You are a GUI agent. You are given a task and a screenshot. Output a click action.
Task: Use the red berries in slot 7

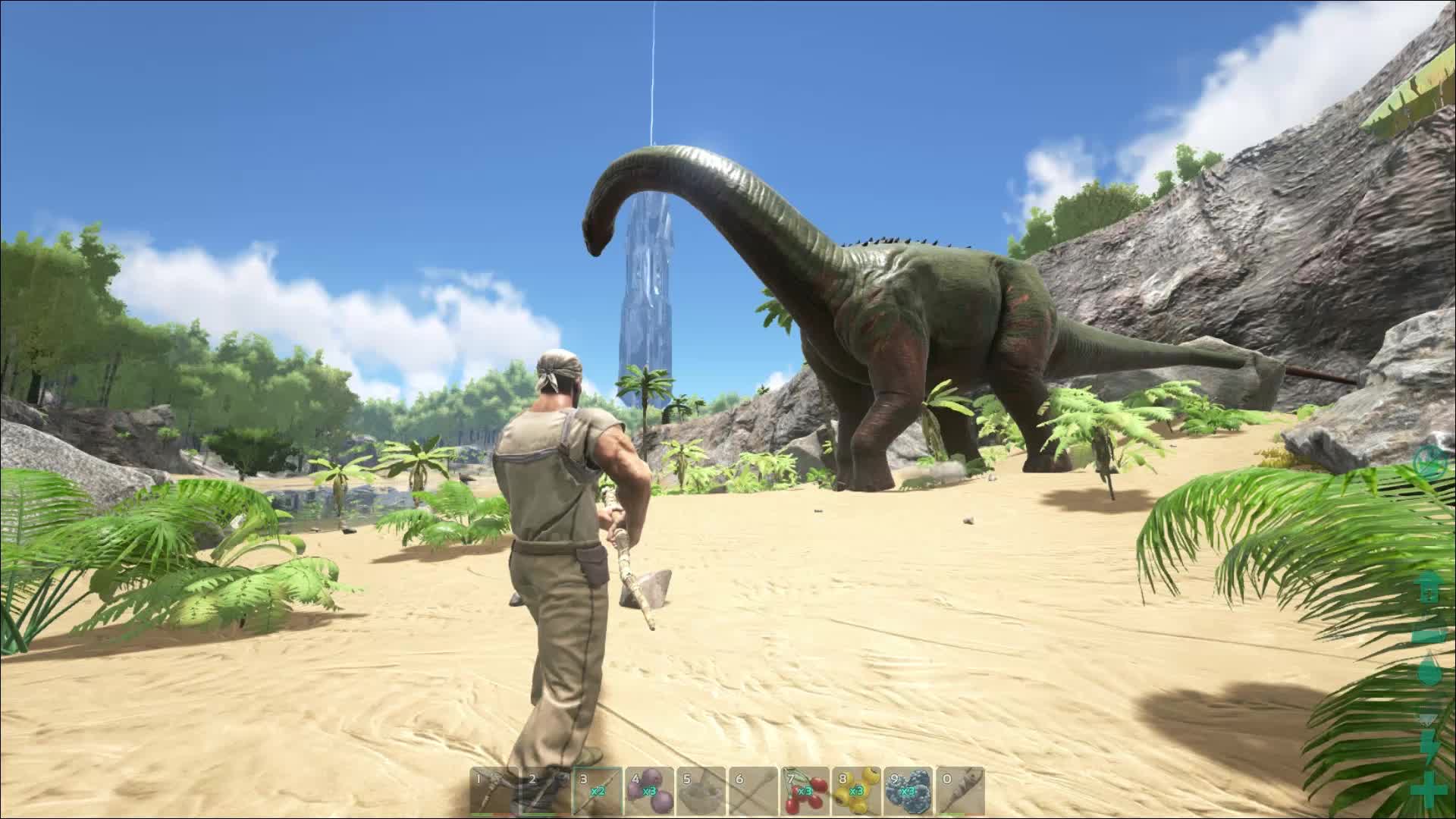click(x=805, y=790)
